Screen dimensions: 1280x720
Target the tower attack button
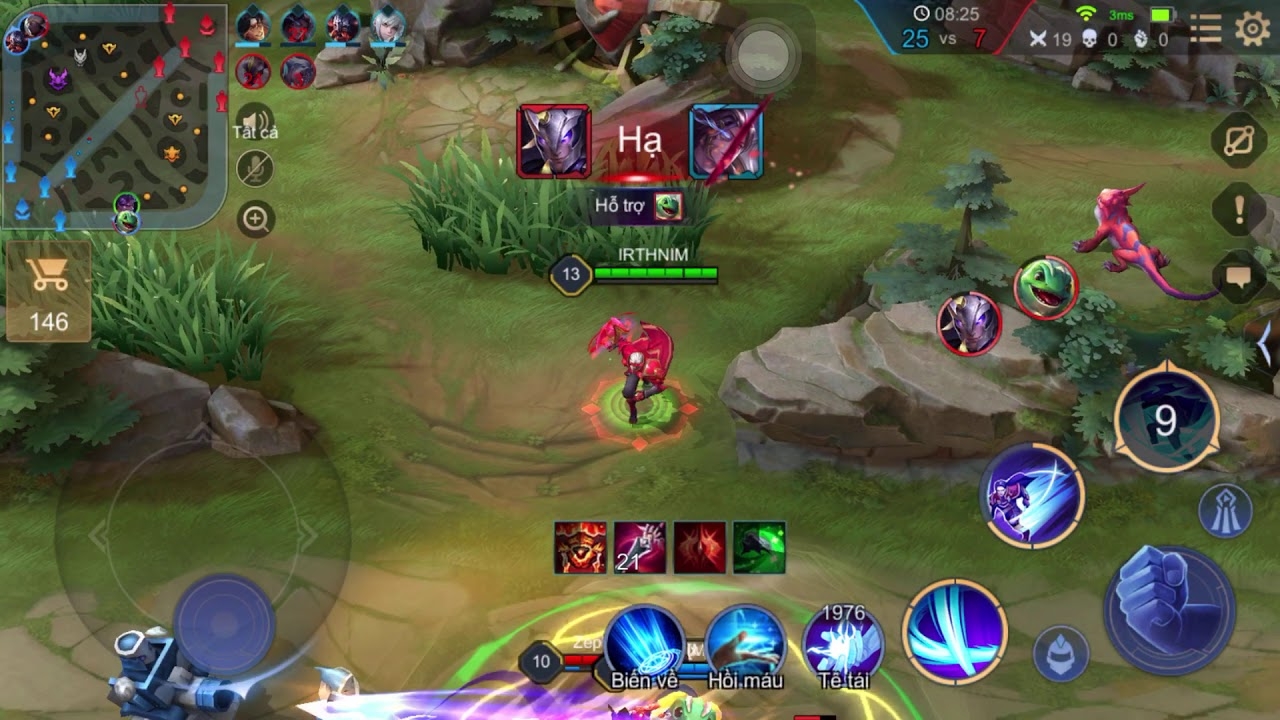click(1225, 509)
